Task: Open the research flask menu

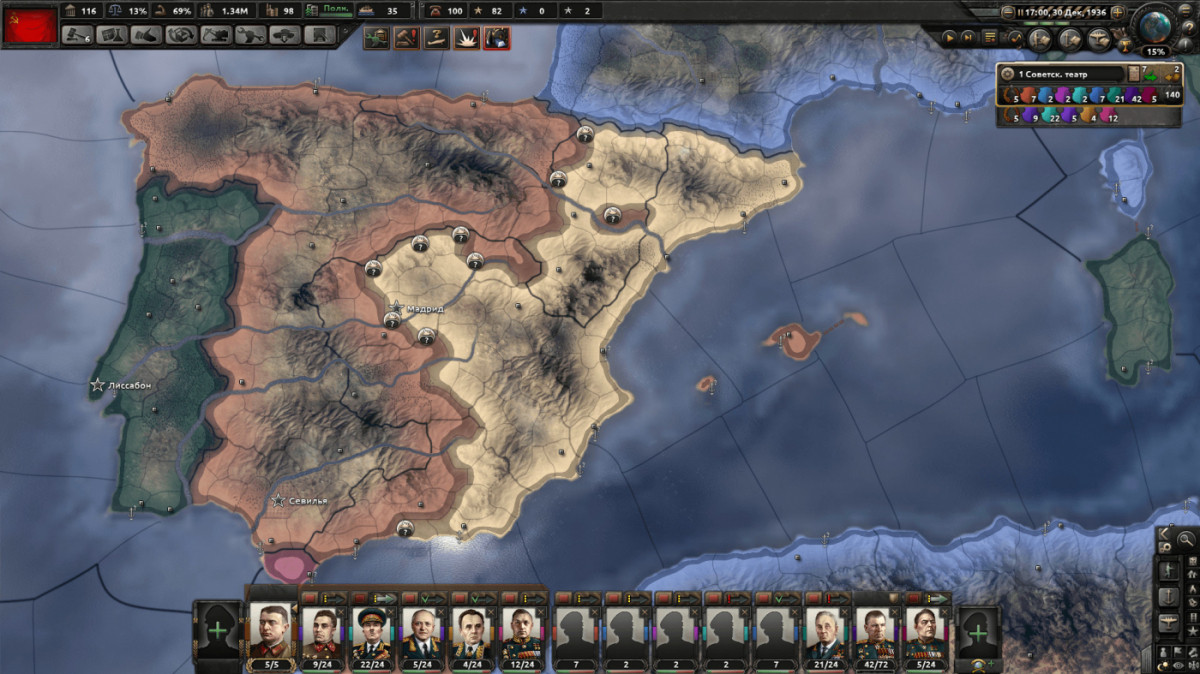Action: coord(112,35)
